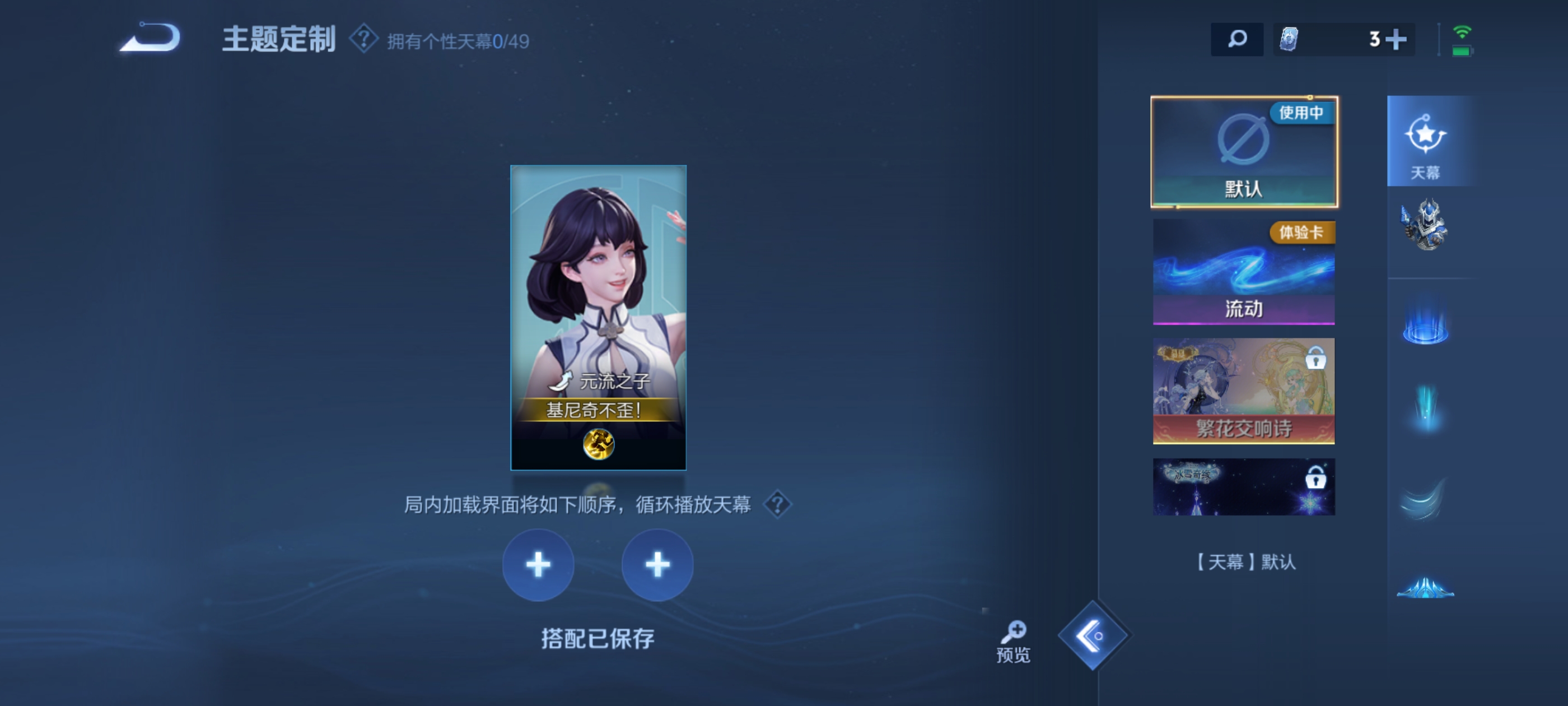
Task: Switch to the 主题定制 title screen
Action: [x=280, y=39]
